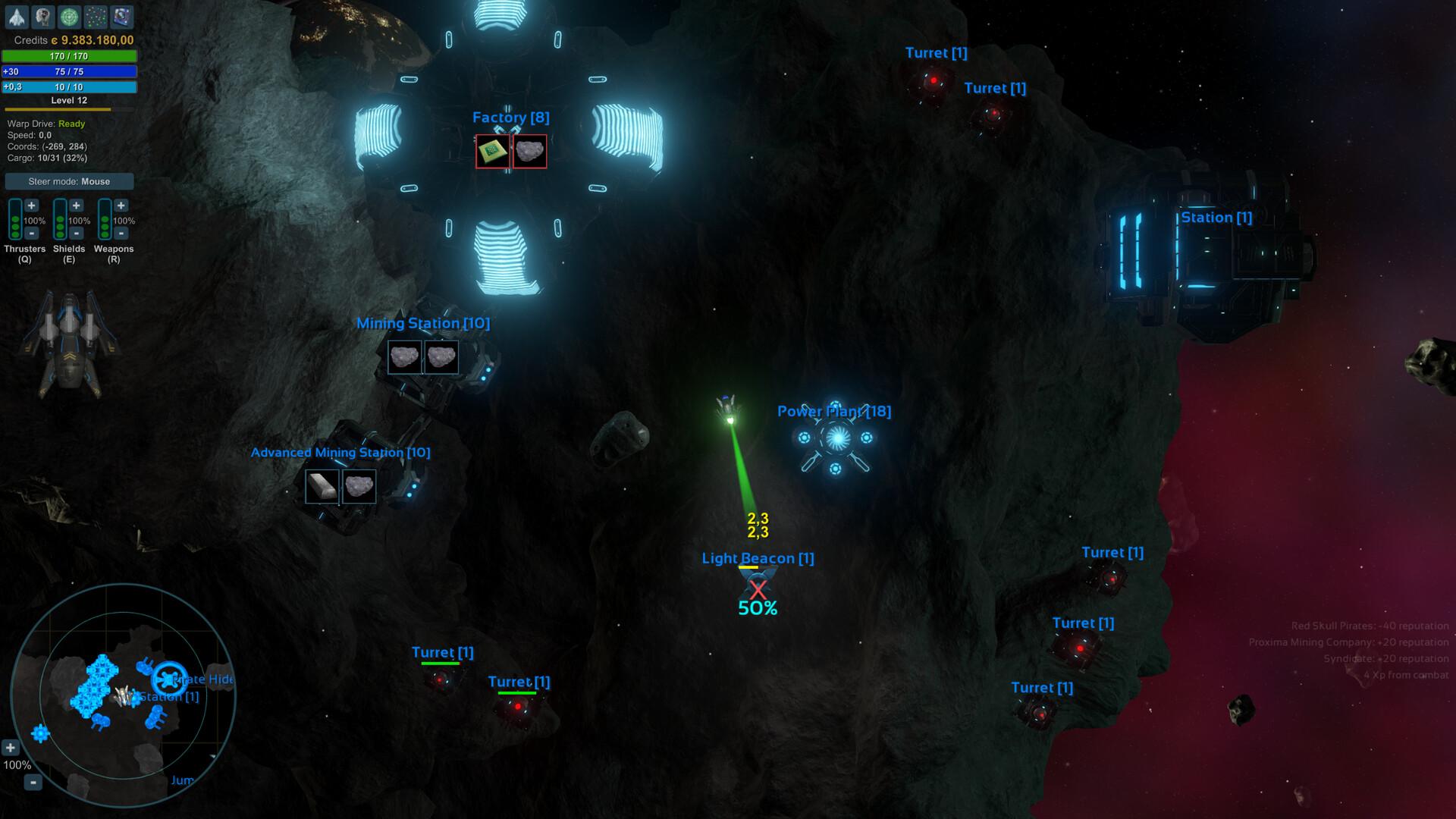Decrease Shields power with minus button
1456x819 pixels.
(77, 234)
